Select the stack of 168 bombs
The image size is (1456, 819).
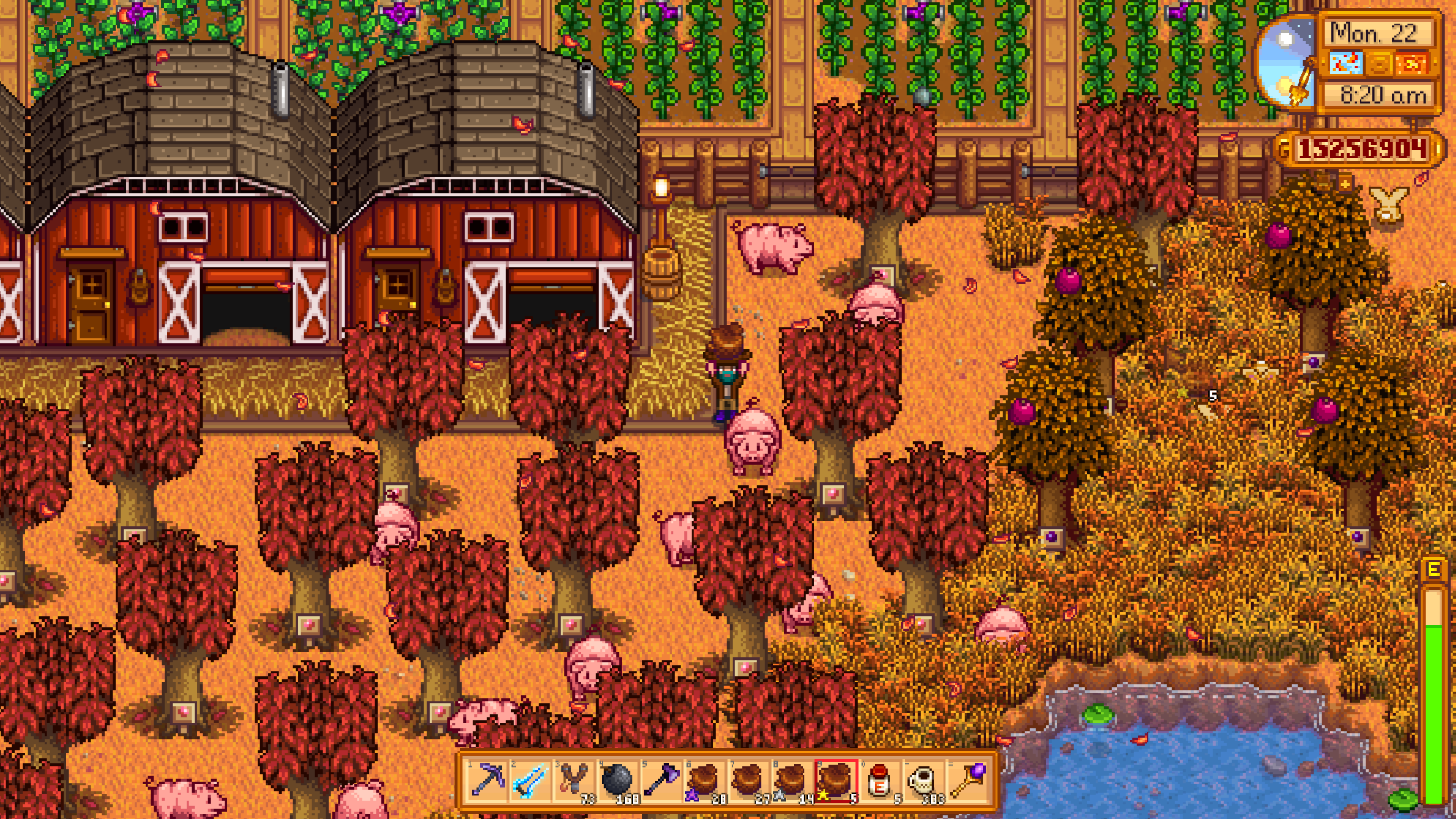(x=618, y=781)
